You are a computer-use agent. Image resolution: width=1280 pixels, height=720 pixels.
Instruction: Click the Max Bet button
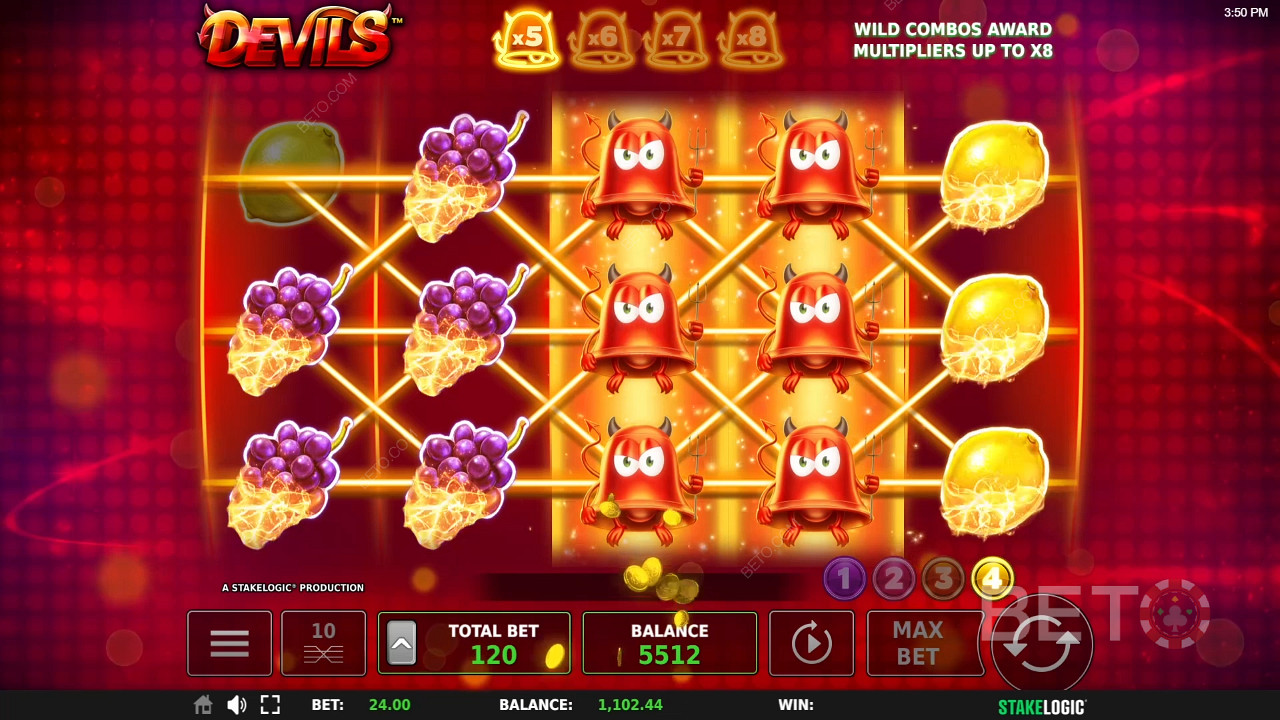pyautogui.click(x=917, y=643)
